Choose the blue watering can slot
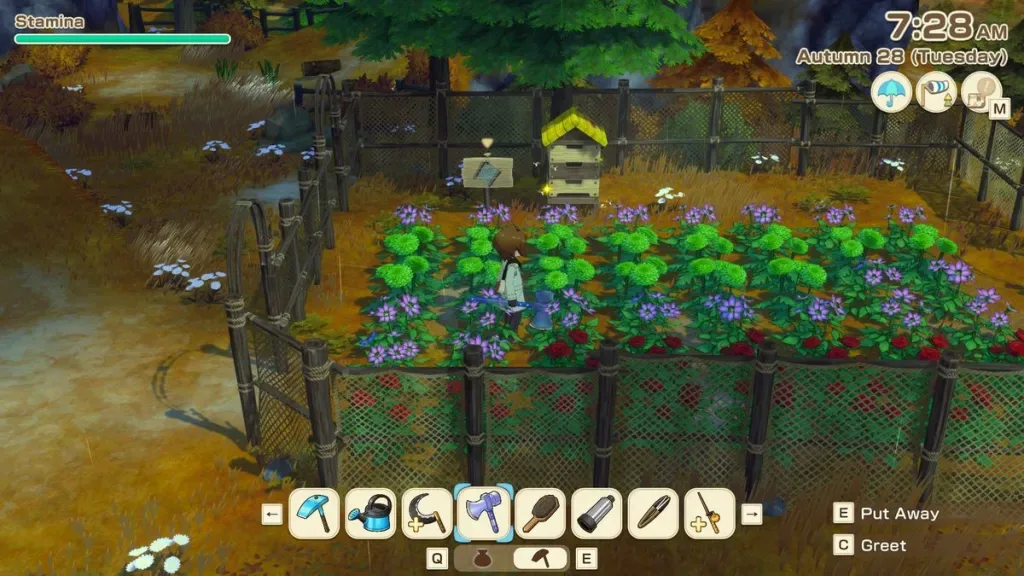This screenshot has height=576, width=1024. click(x=371, y=514)
